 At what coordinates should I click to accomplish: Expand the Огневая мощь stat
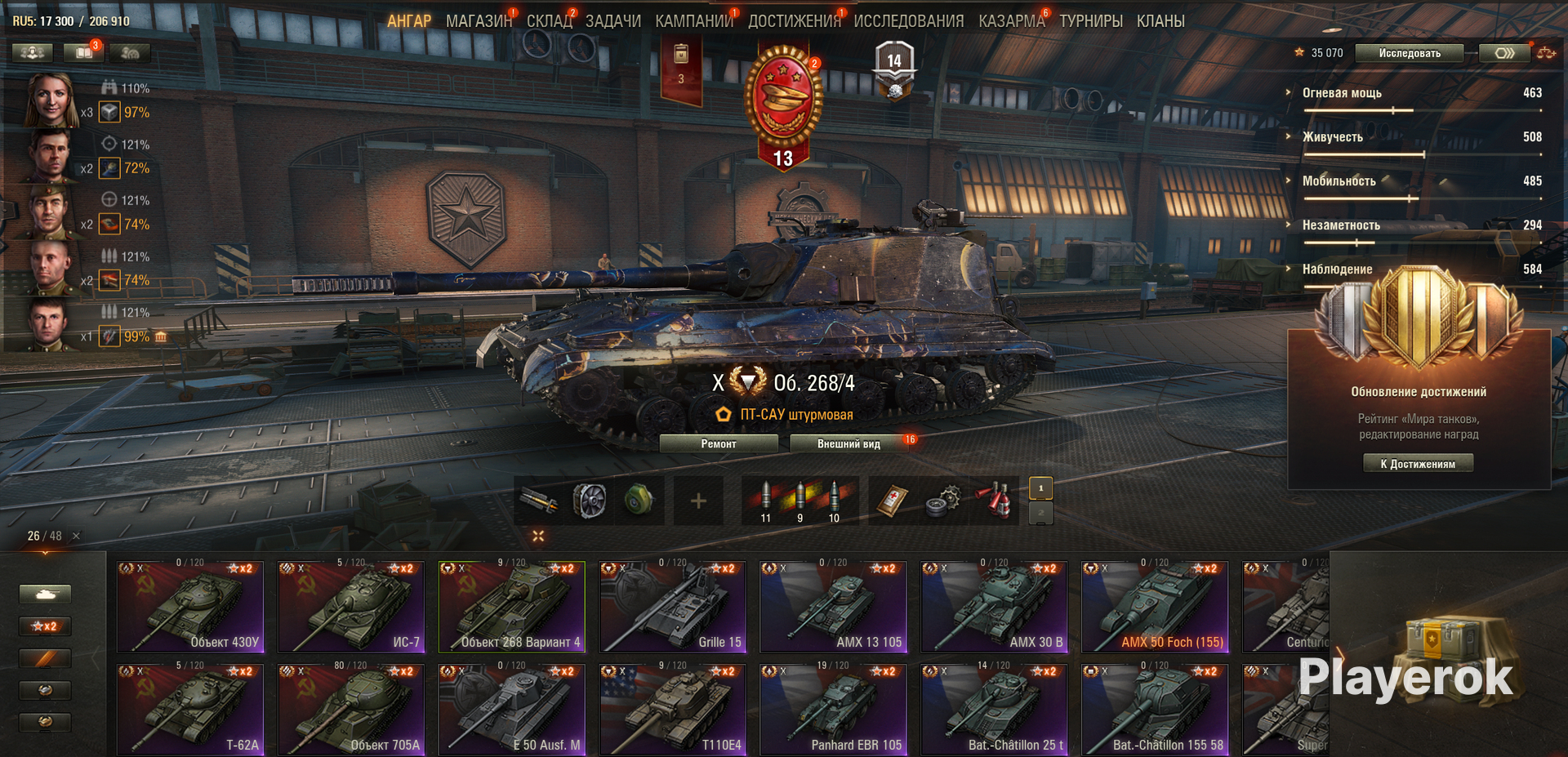click(1341, 93)
